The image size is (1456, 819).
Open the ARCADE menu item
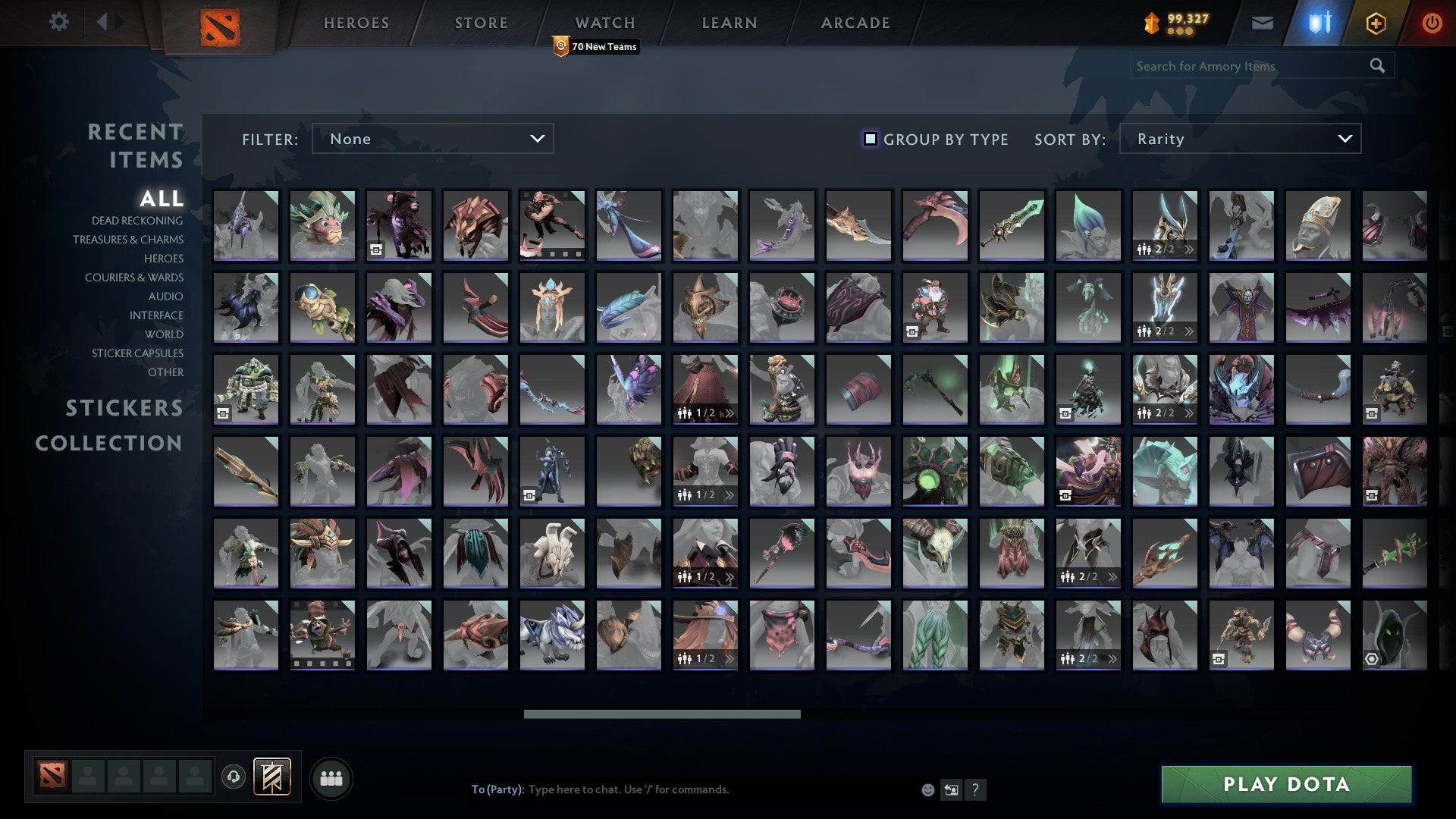click(x=855, y=22)
